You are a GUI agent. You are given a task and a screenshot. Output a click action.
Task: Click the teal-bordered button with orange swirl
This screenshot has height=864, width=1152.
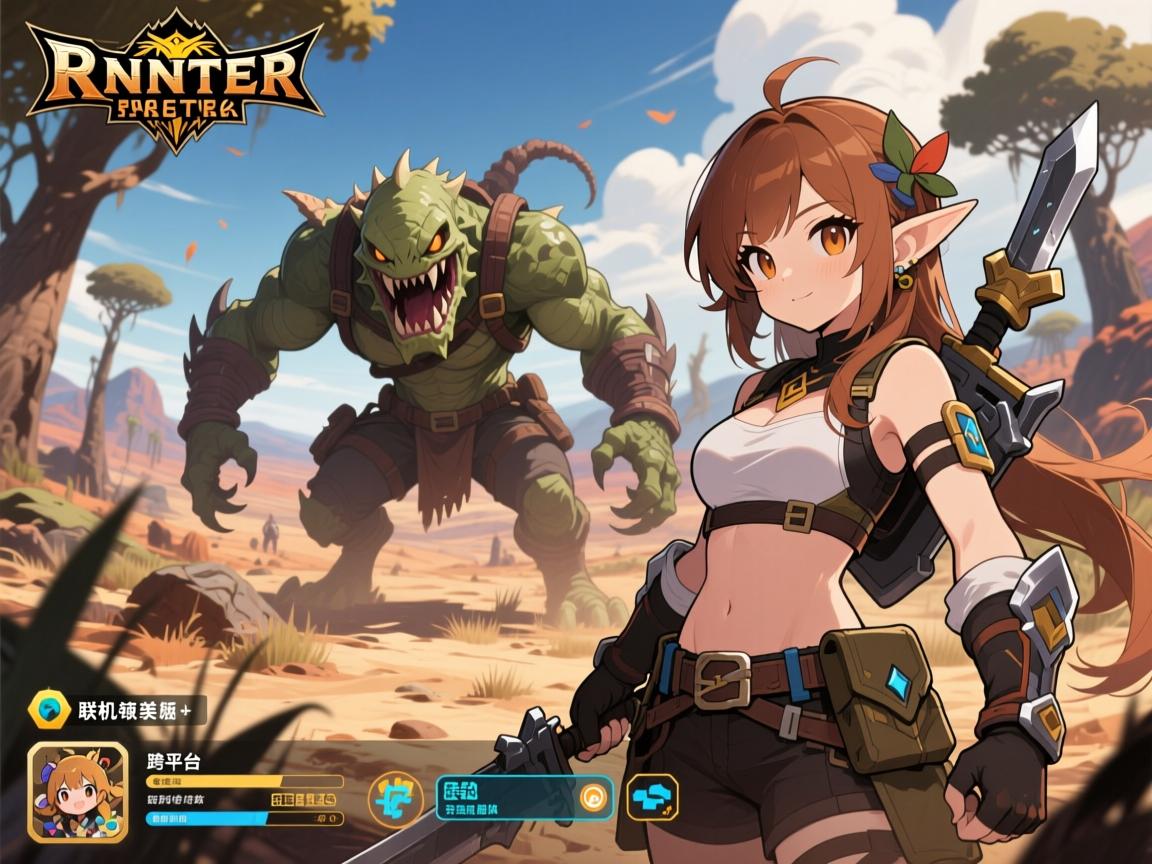511,798
